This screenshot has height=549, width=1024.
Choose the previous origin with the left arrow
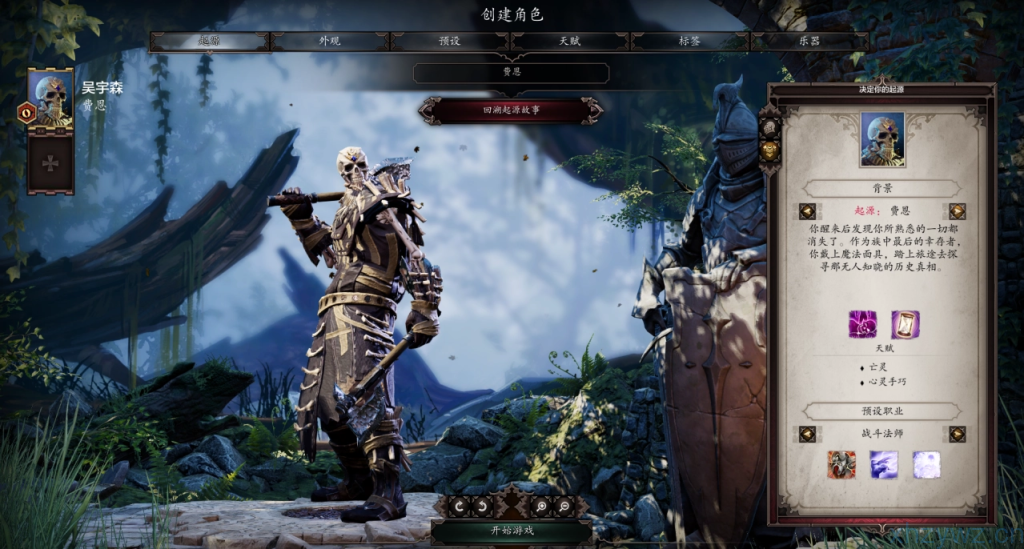[807, 211]
